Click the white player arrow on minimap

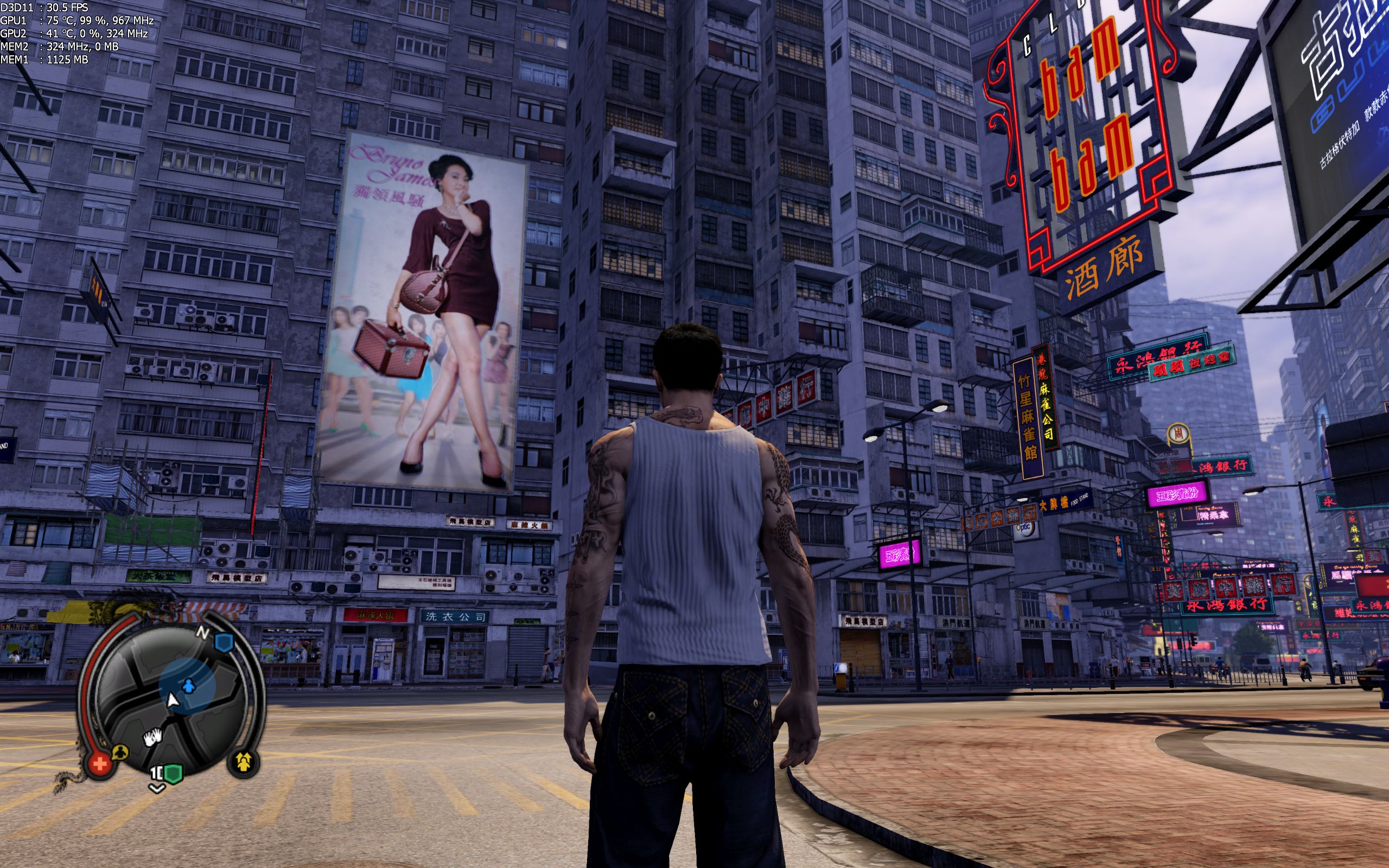click(x=171, y=700)
